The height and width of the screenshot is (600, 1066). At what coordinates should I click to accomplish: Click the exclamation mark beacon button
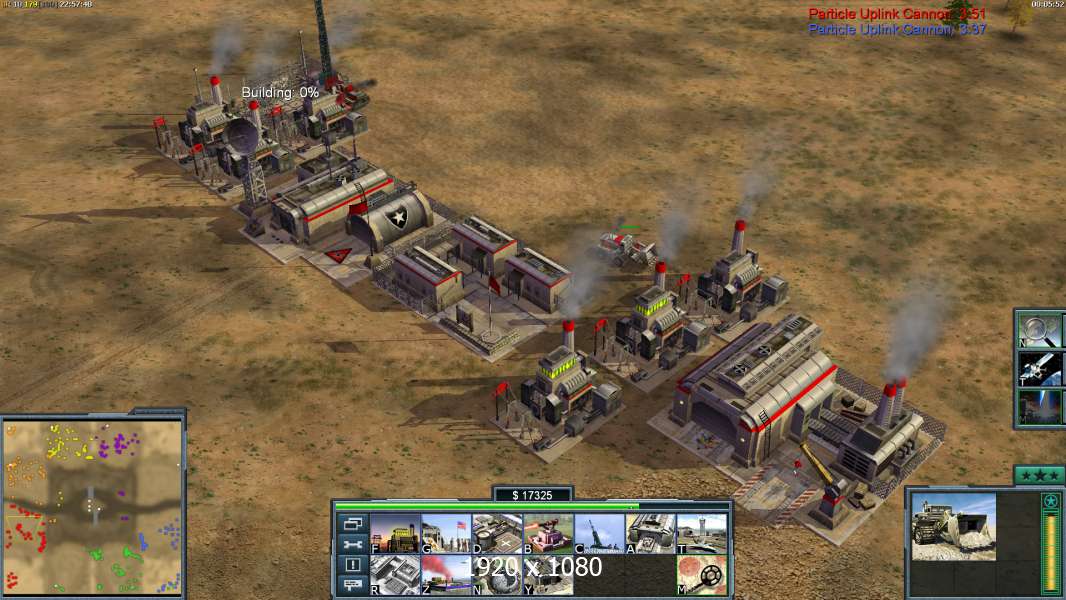[353, 565]
